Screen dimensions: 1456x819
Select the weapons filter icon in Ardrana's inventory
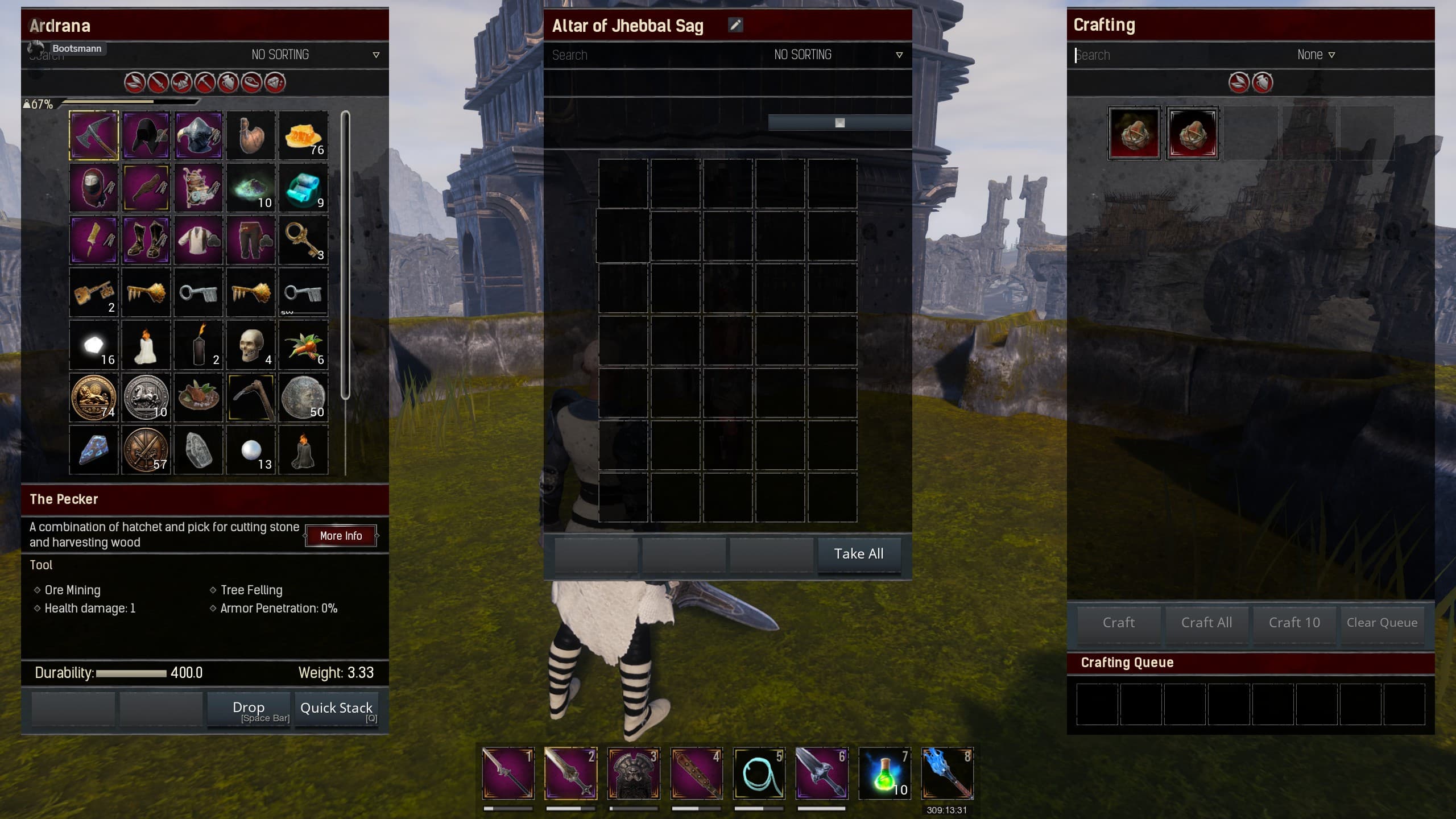pyautogui.click(x=158, y=82)
